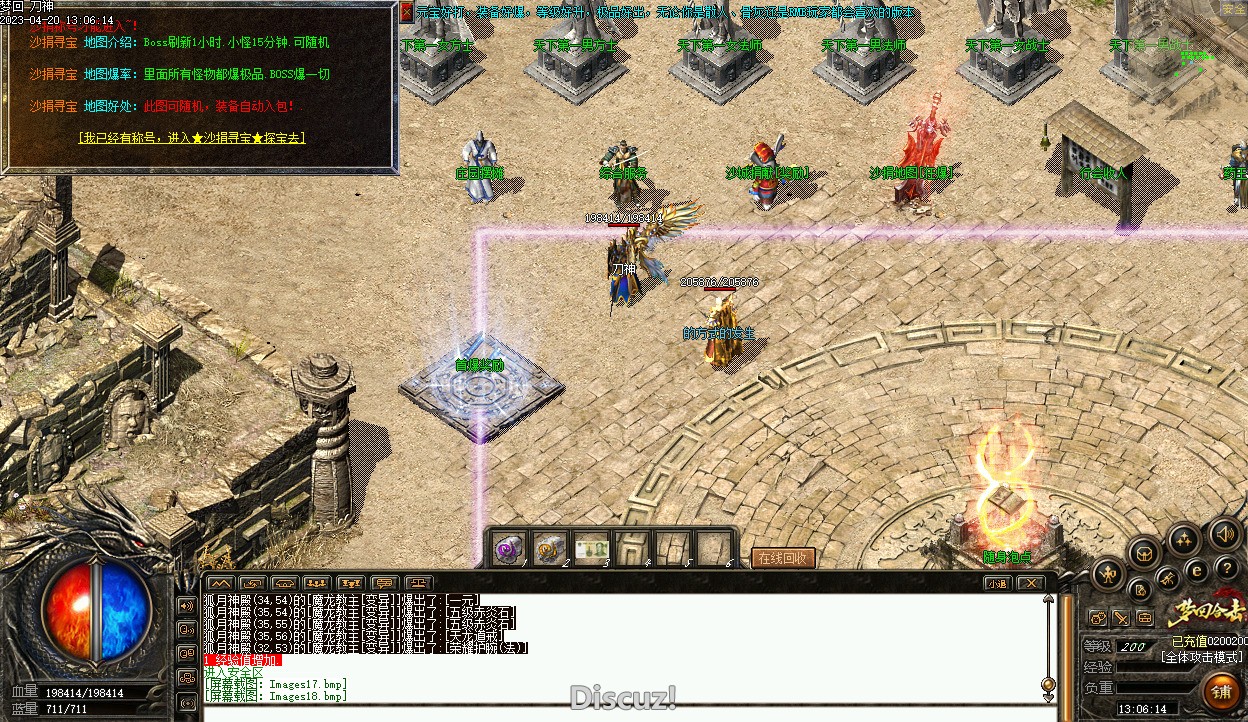This screenshot has height=722, width=1248.
Task: Open the bag chest round button
Action: [1144, 552]
